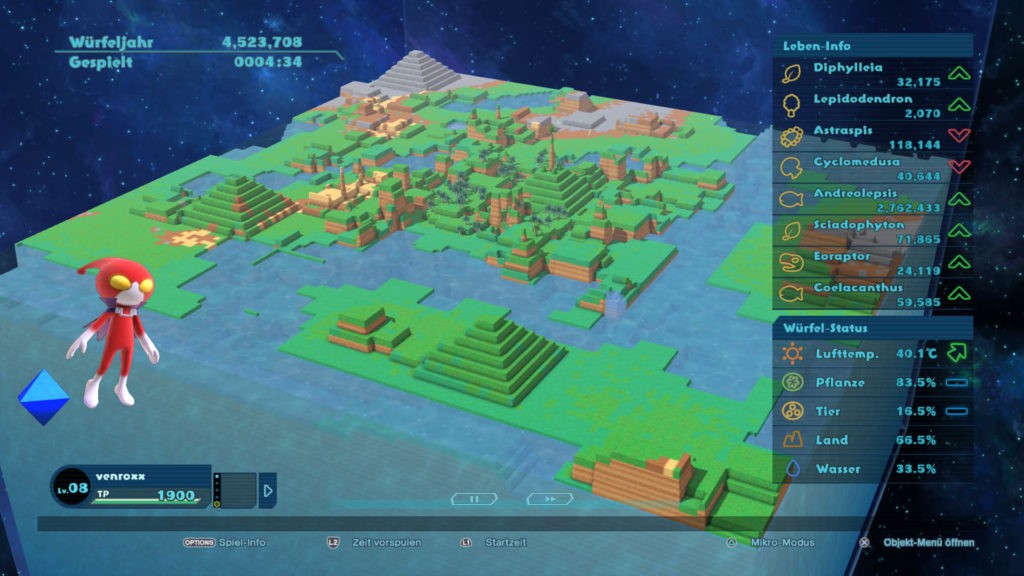The image size is (1024, 576).
Task: Pause time with the pause button
Action: click(x=473, y=498)
